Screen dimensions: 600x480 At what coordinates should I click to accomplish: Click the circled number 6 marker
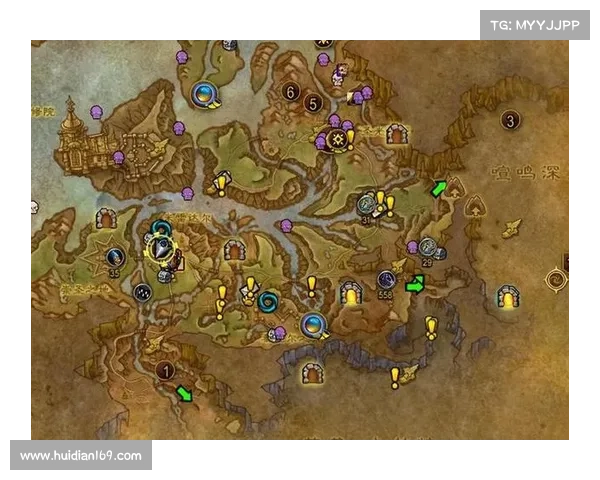pyautogui.click(x=291, y=92)
